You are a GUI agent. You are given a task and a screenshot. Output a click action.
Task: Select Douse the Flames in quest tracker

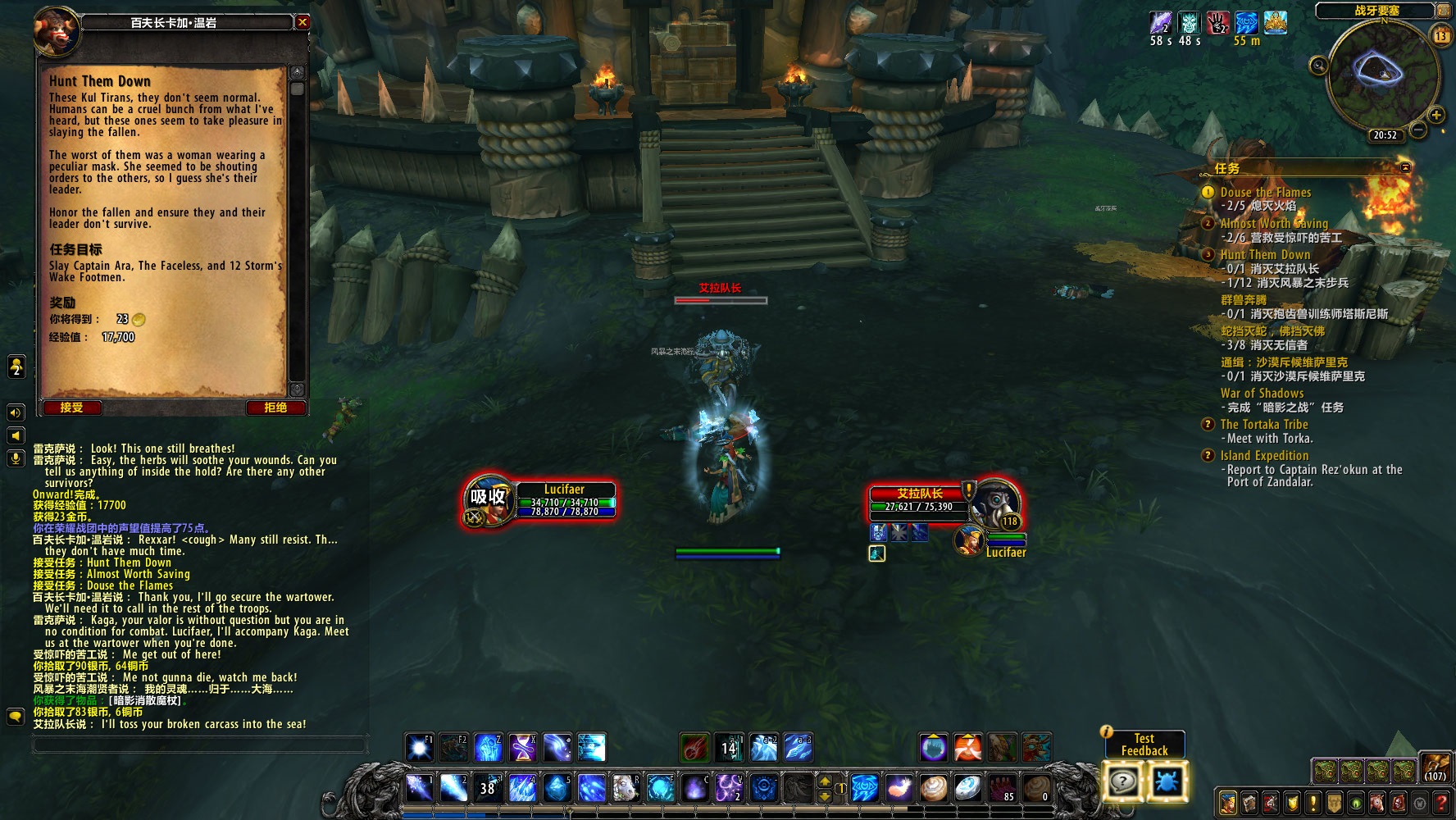point(1265,192)
